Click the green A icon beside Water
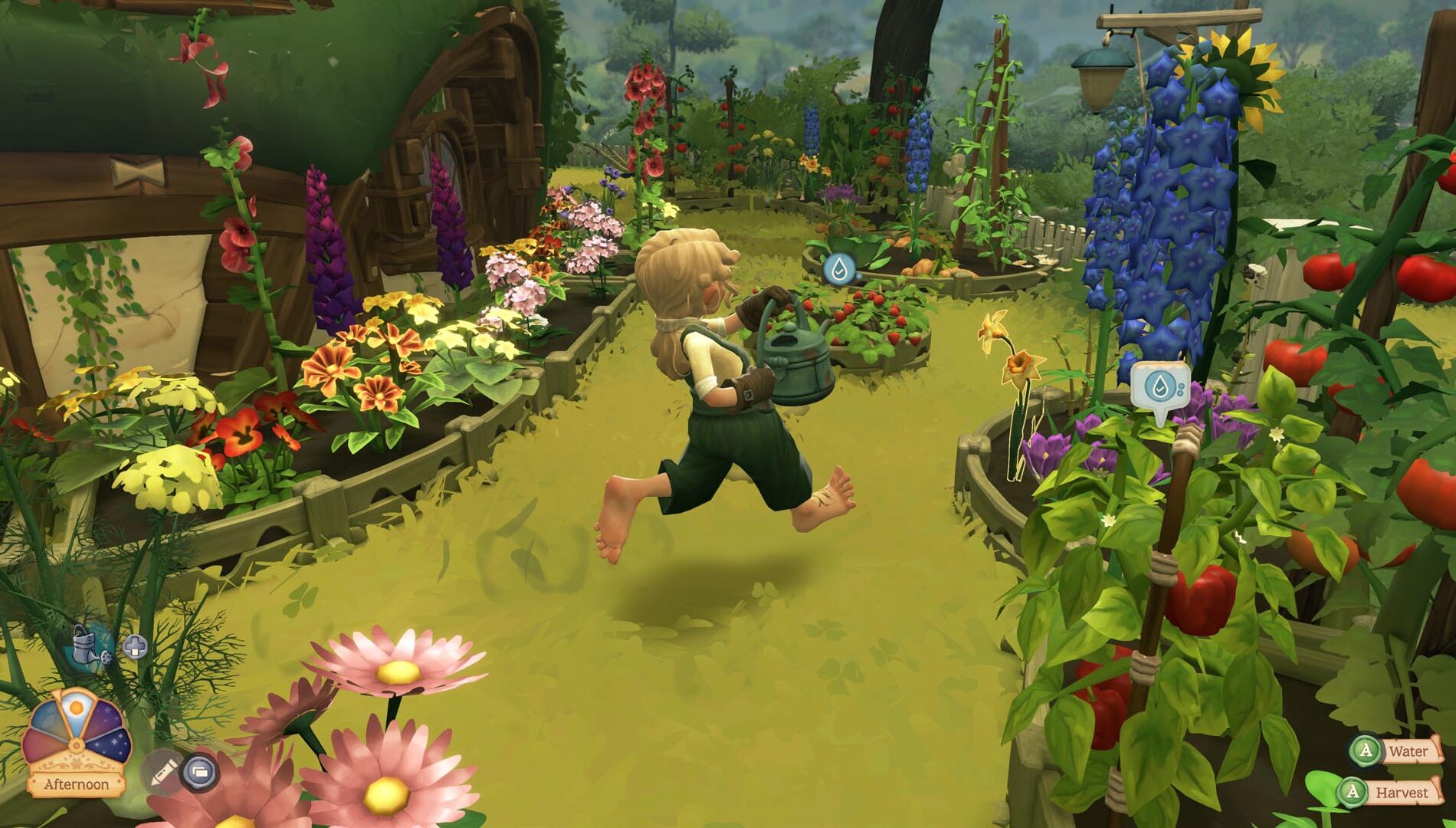This screenshot has height=828, width=1456. pyautogui.click(x=1366, y=751)
